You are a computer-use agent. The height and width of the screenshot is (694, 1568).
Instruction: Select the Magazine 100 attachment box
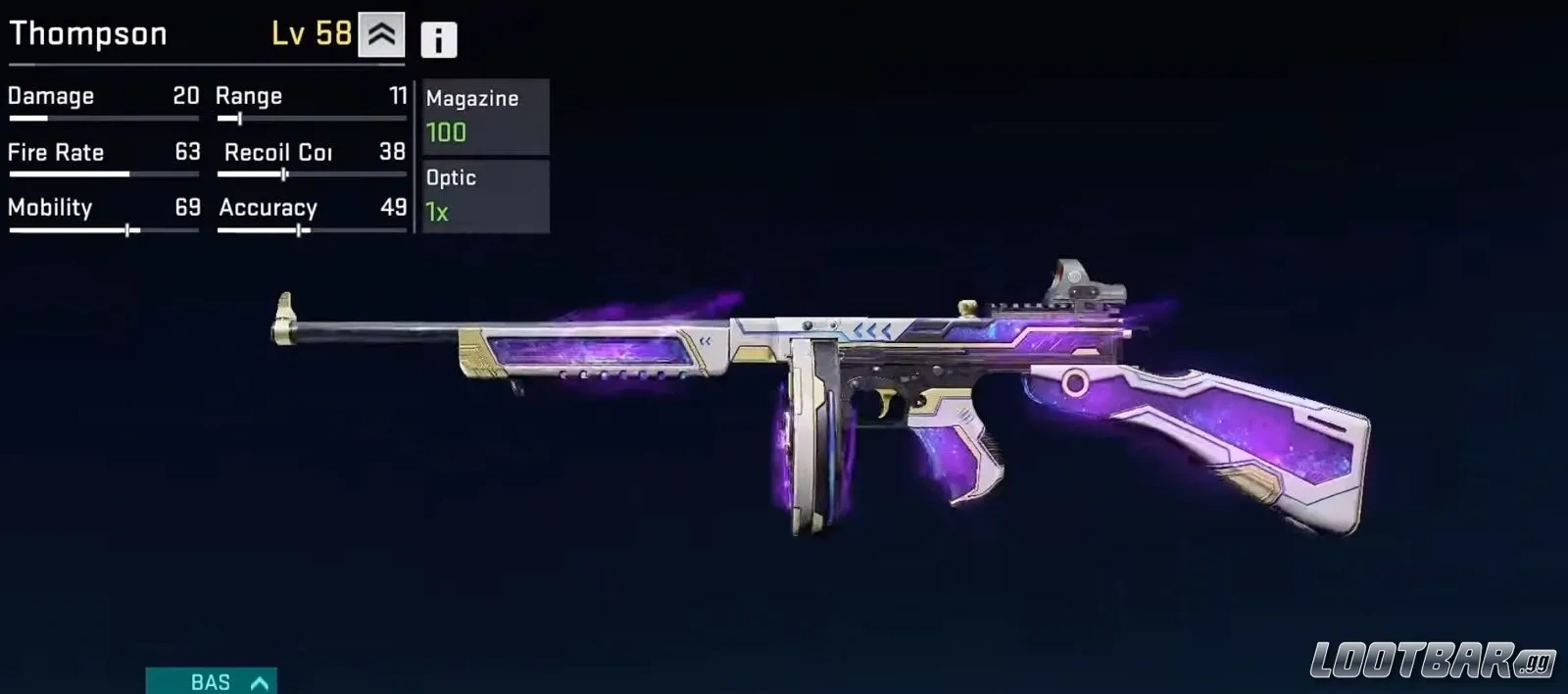tap(485, 117)
